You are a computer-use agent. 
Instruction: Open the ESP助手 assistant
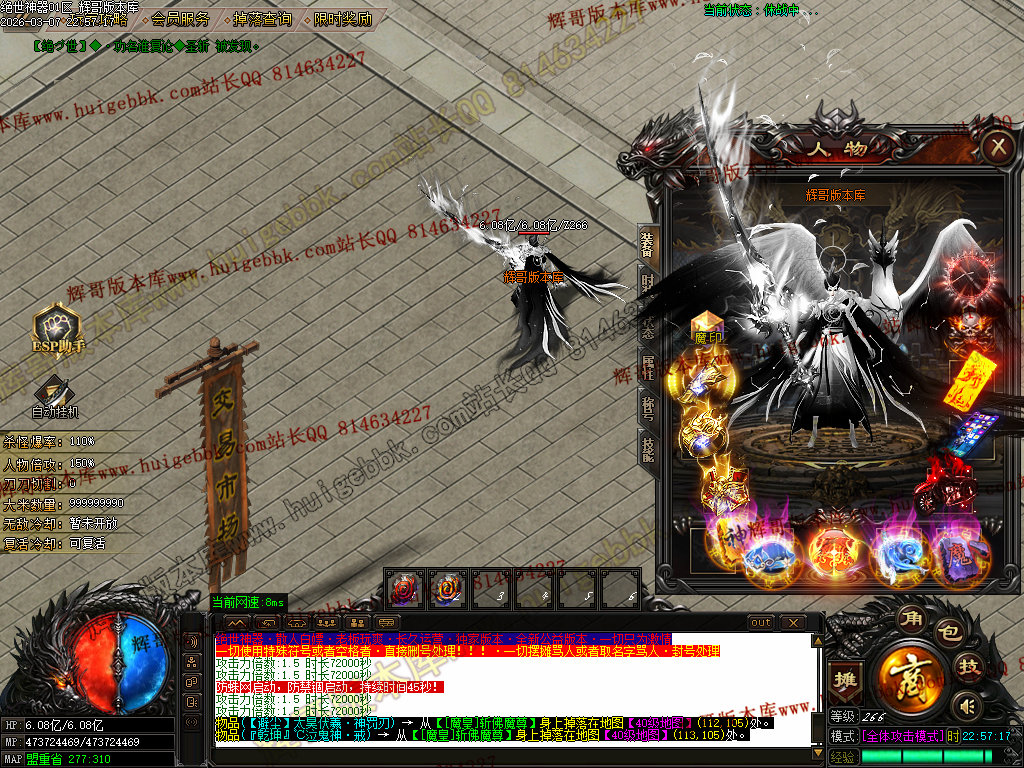pyautogui.click(x=57, y=329)
